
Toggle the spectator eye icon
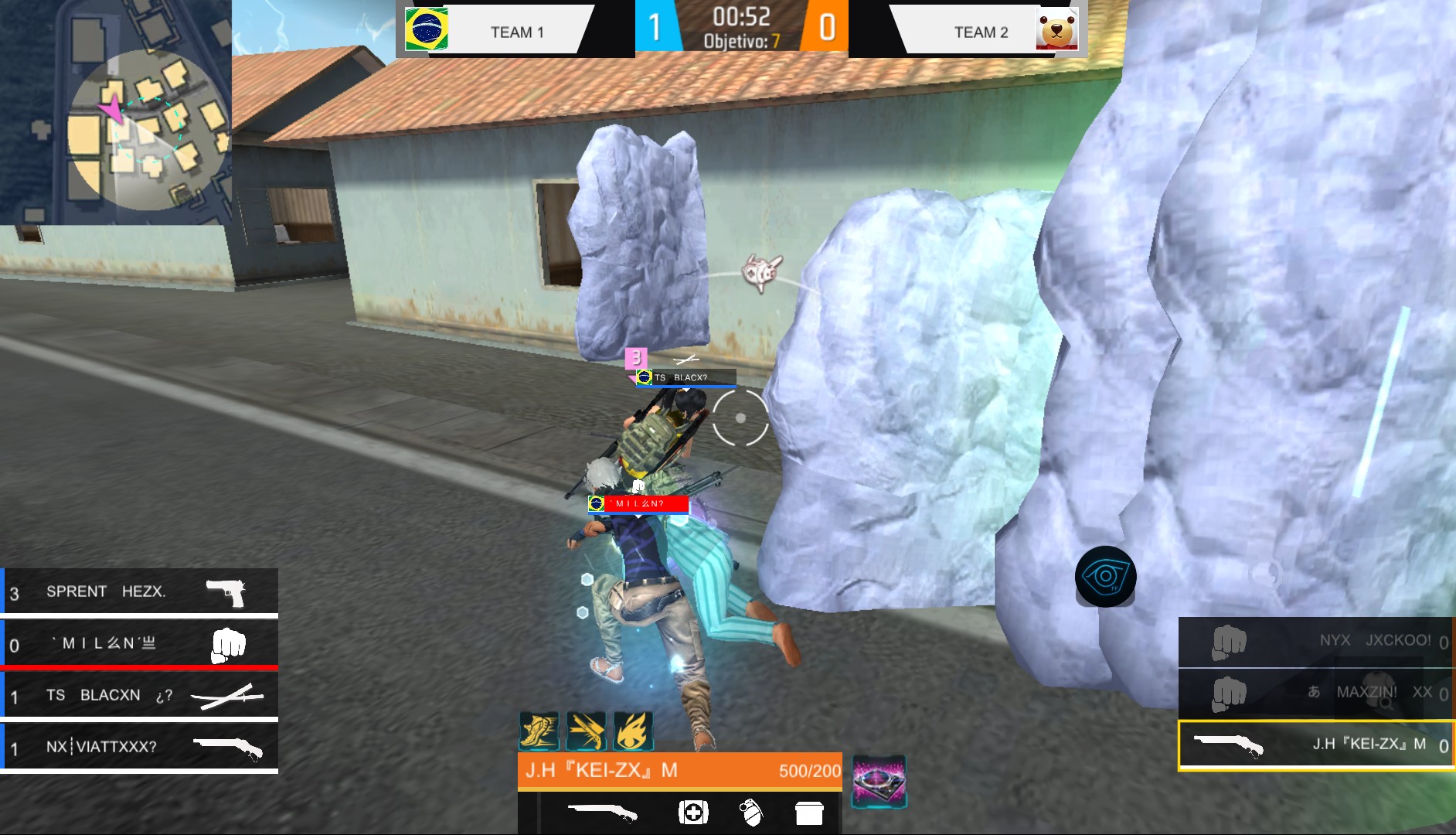pos(1107,578)
